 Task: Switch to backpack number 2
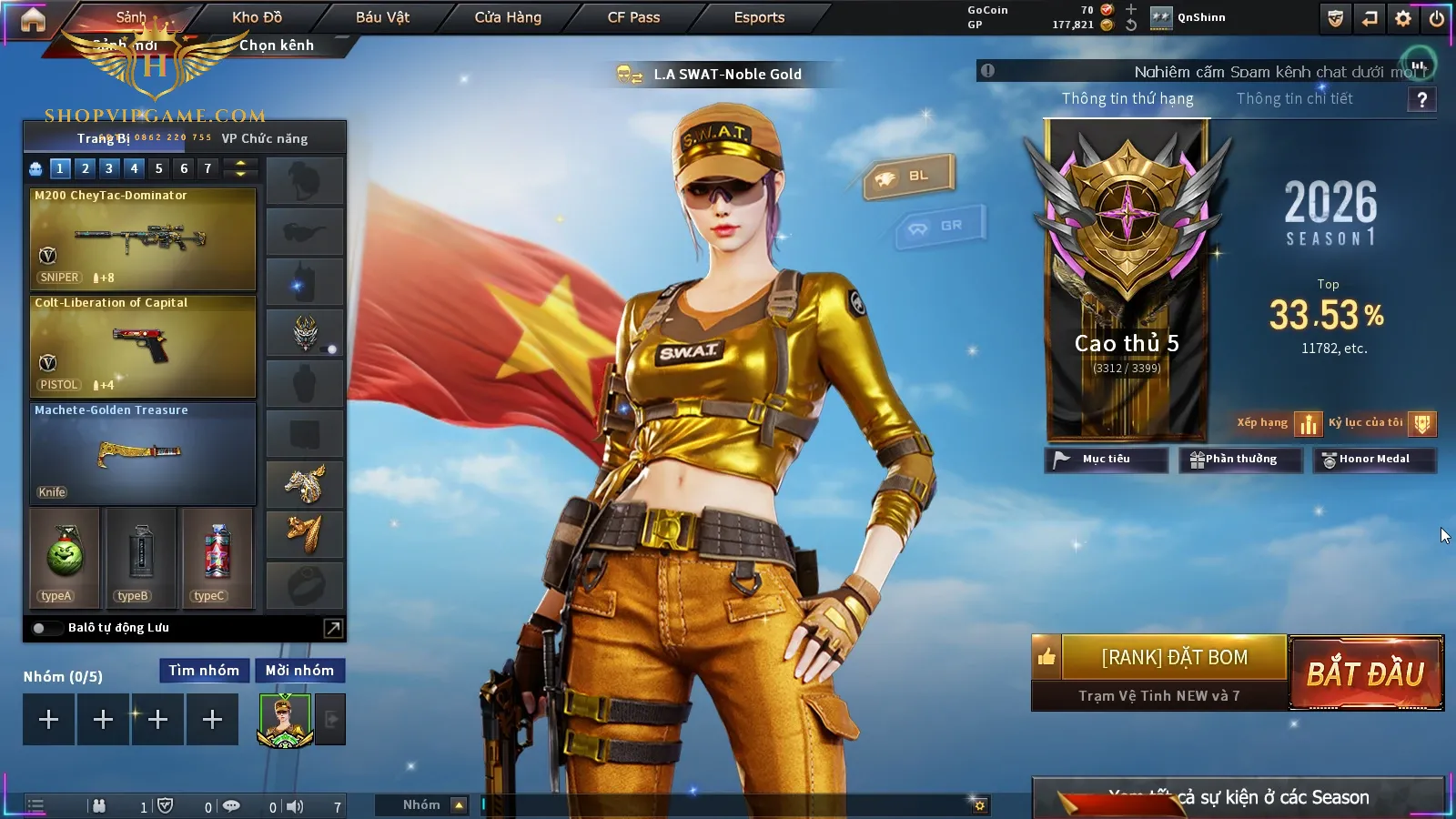(x=85, y=168)
